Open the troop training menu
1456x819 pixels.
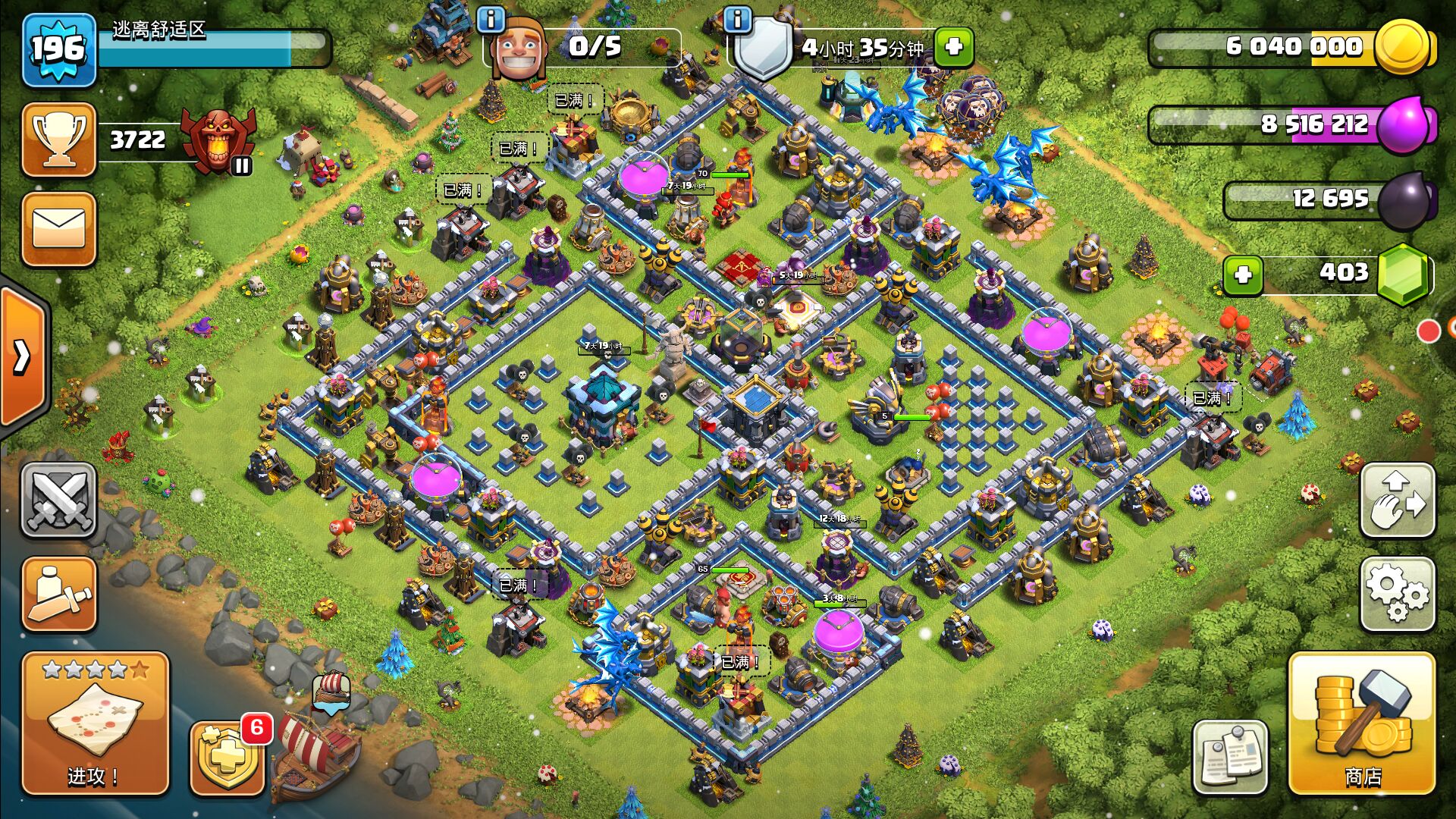pos(58,595)
